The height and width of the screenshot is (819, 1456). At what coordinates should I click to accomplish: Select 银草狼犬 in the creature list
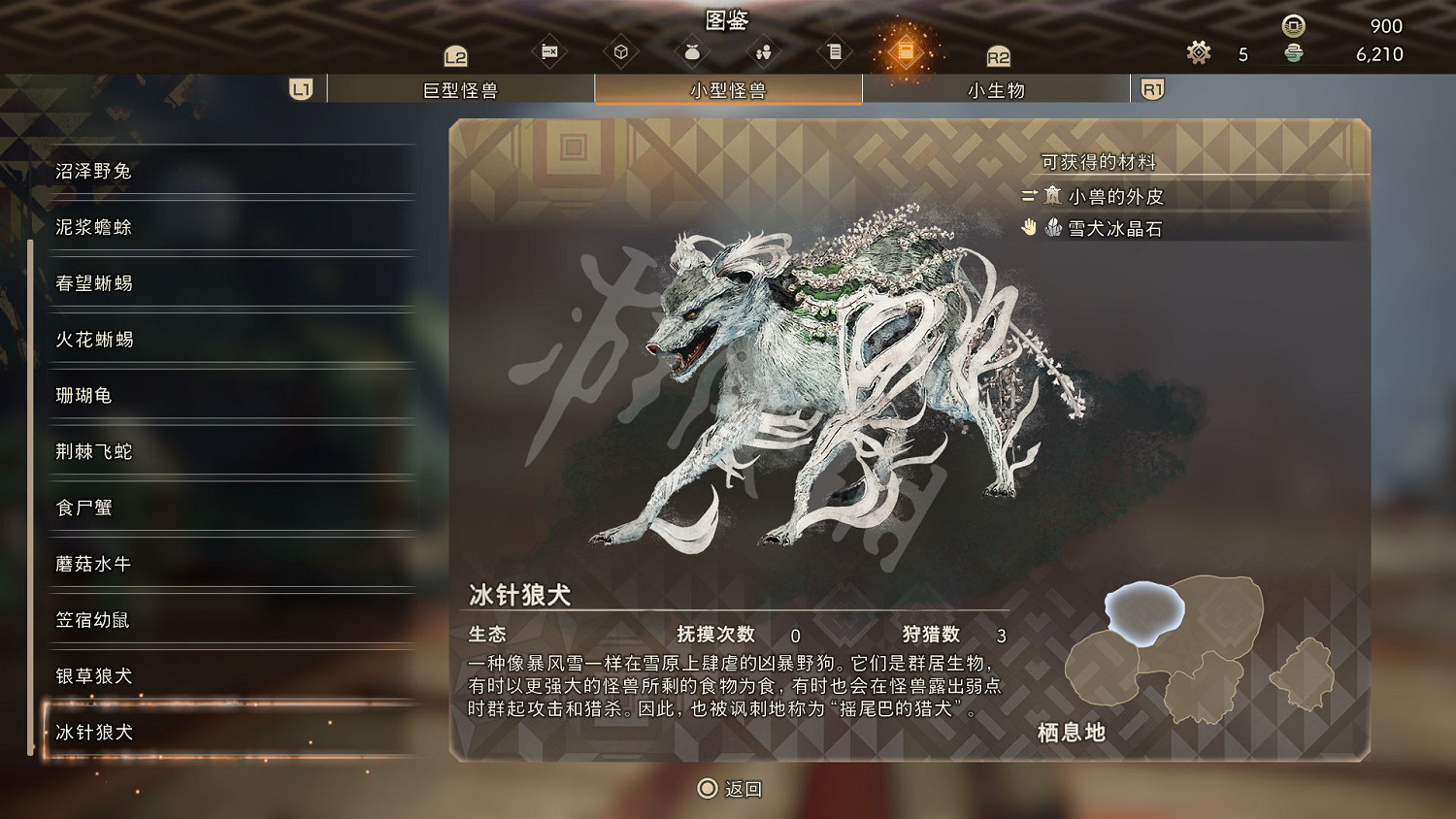pyautogui.click(x=93, y=676)
